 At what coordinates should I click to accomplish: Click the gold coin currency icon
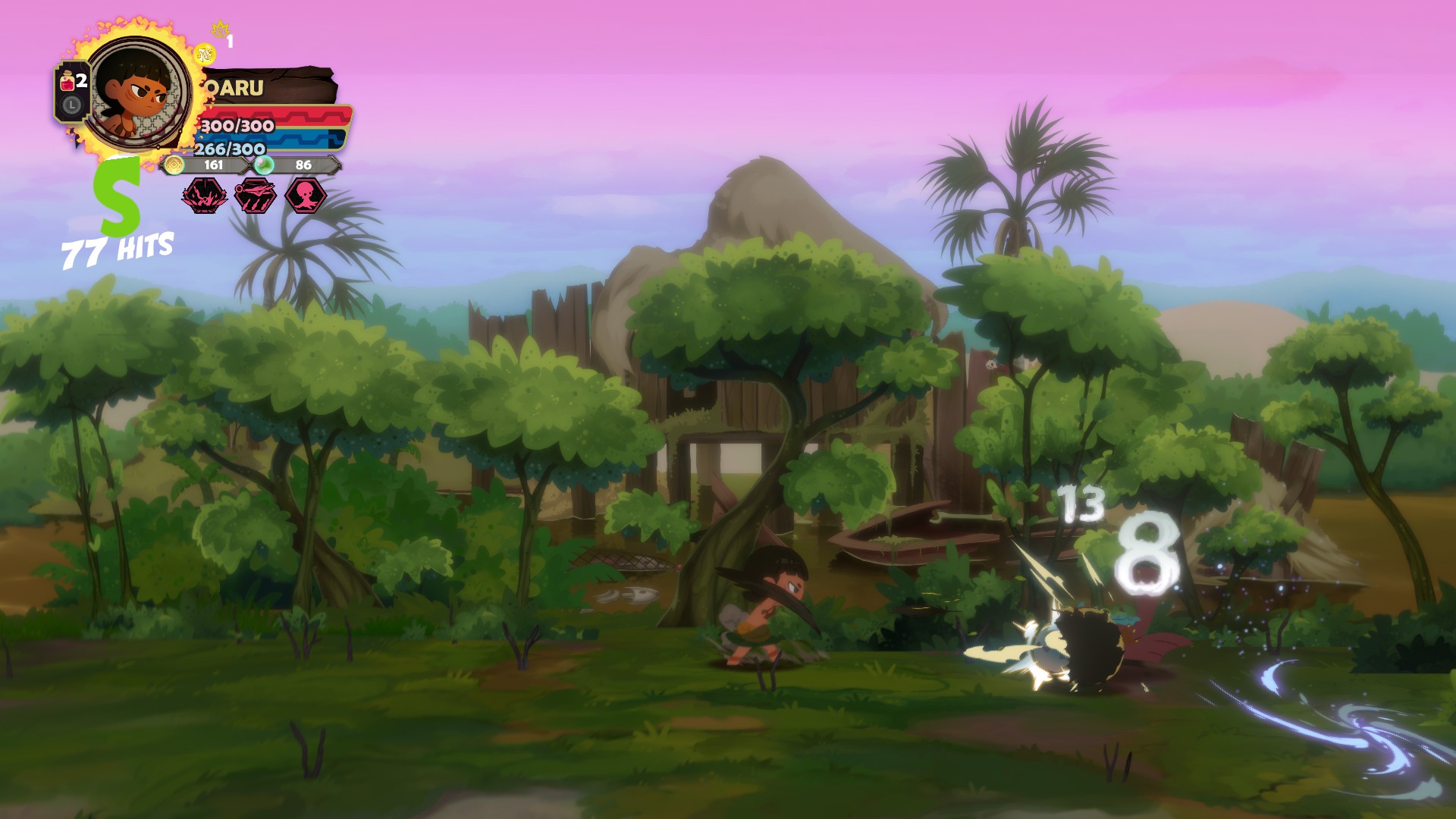pos(174,166)
